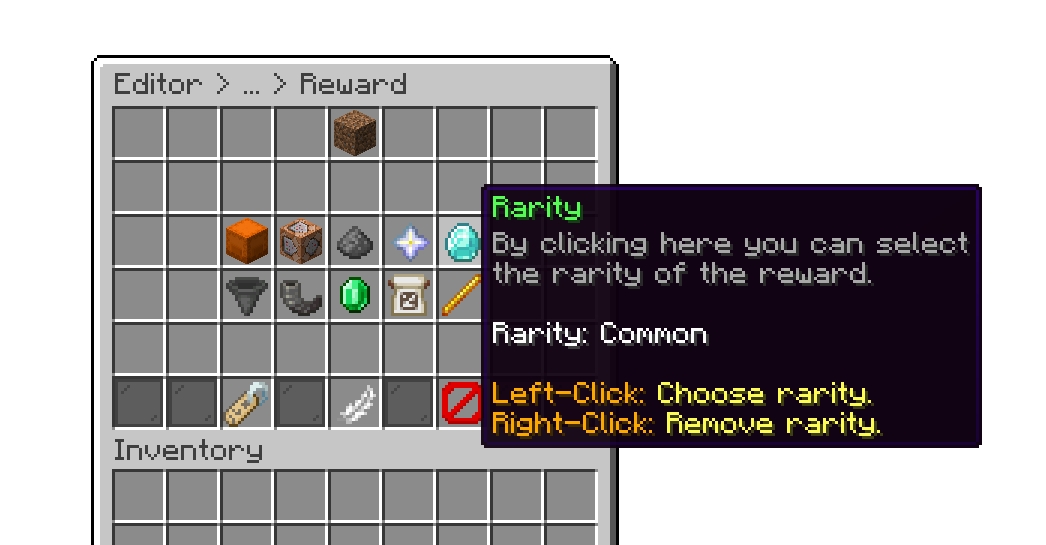Click the hopper item slot
The width and height of the screenshot is (1046, 545).
coord(246,295)
